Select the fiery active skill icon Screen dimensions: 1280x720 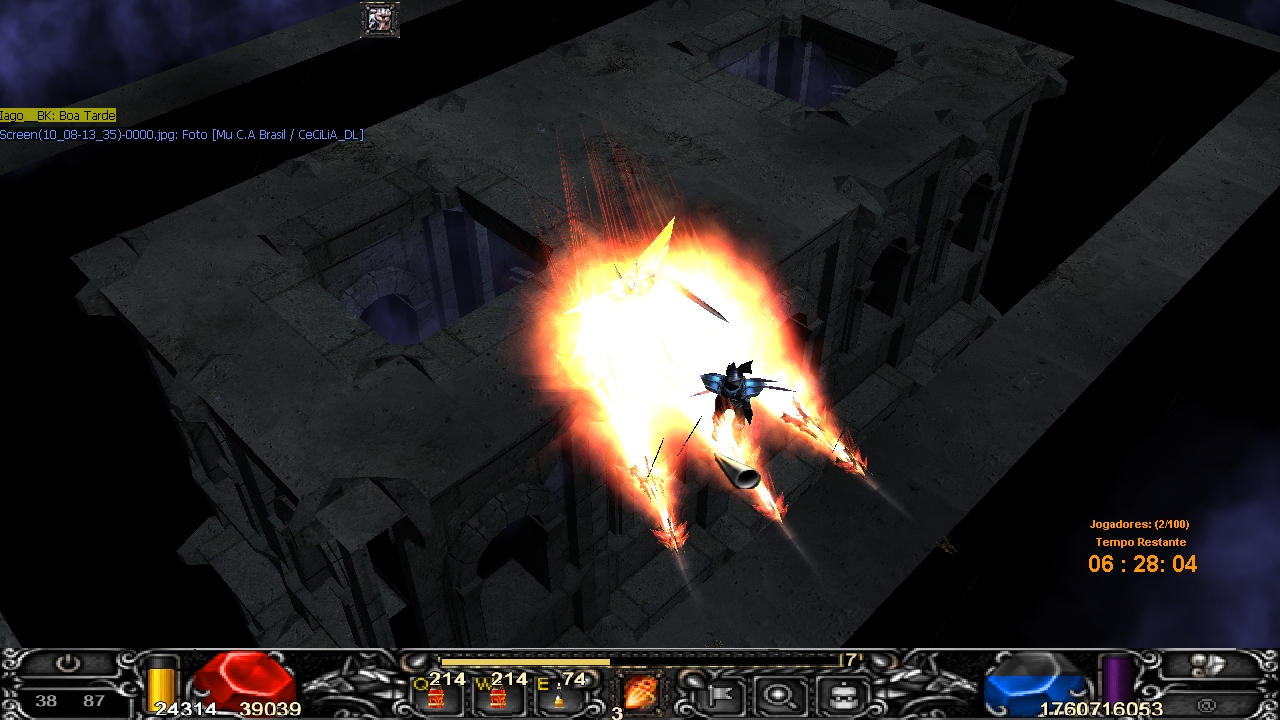tap(638, 692)
